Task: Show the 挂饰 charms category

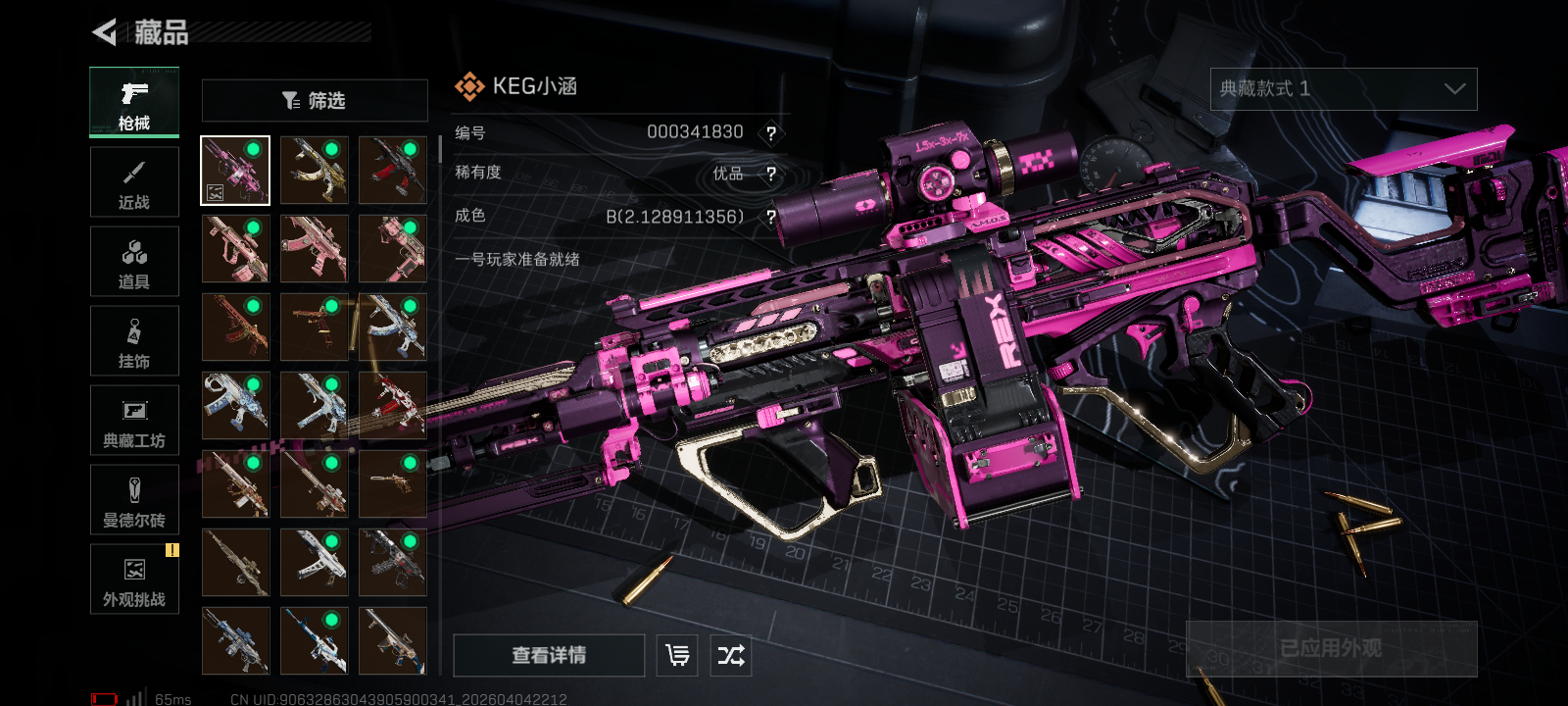Action: [134, 341]
